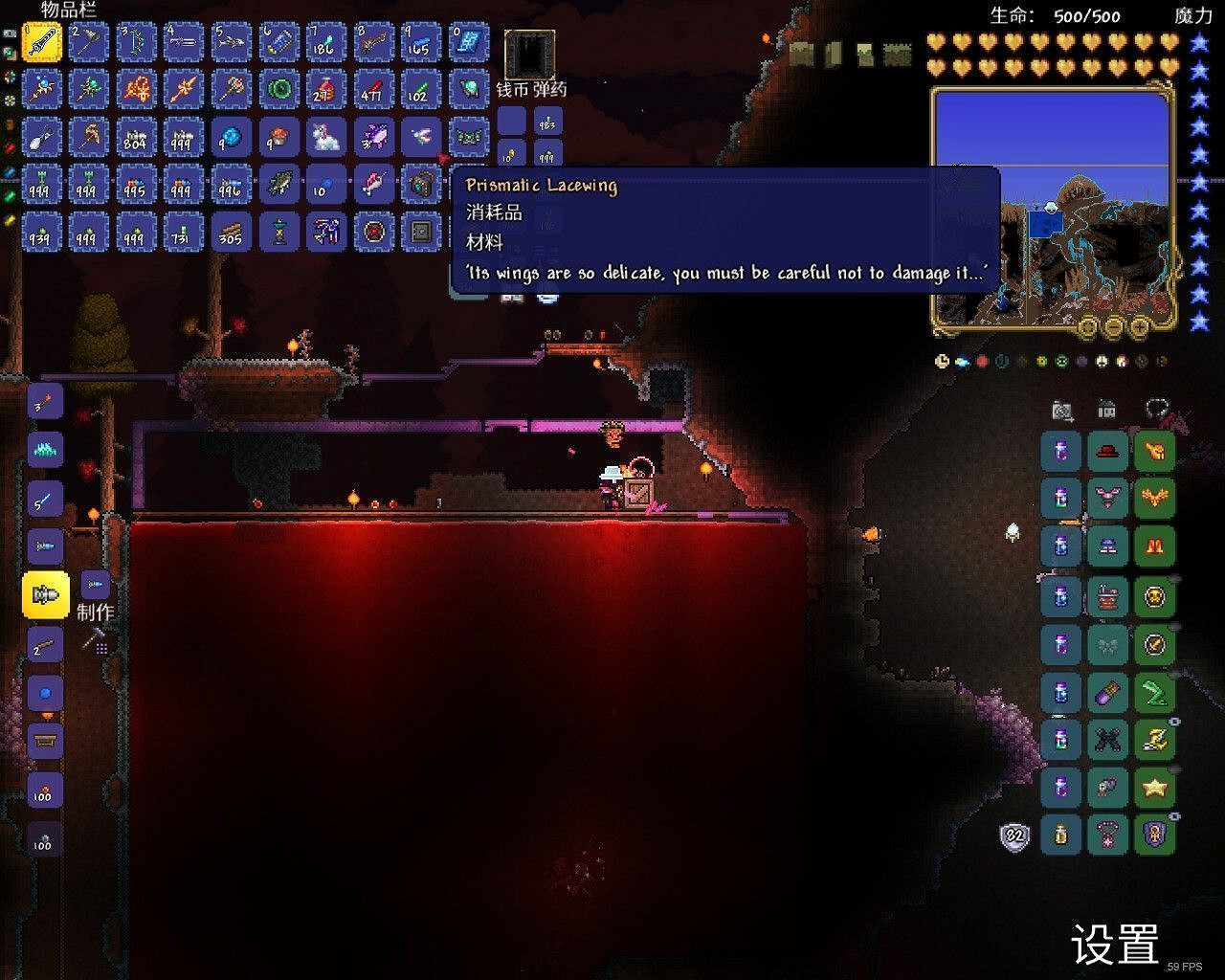
Task: Open the 设置 settings menu
Action: 1113,946
